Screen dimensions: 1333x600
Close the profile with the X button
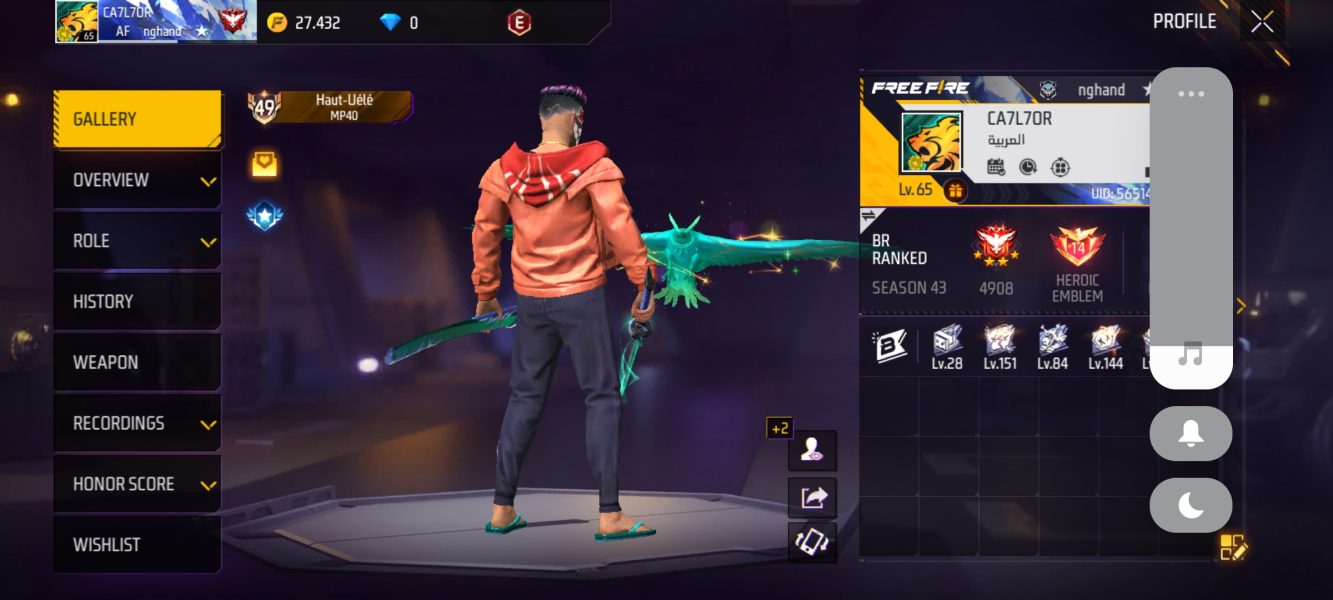(x=1262, y=21)
